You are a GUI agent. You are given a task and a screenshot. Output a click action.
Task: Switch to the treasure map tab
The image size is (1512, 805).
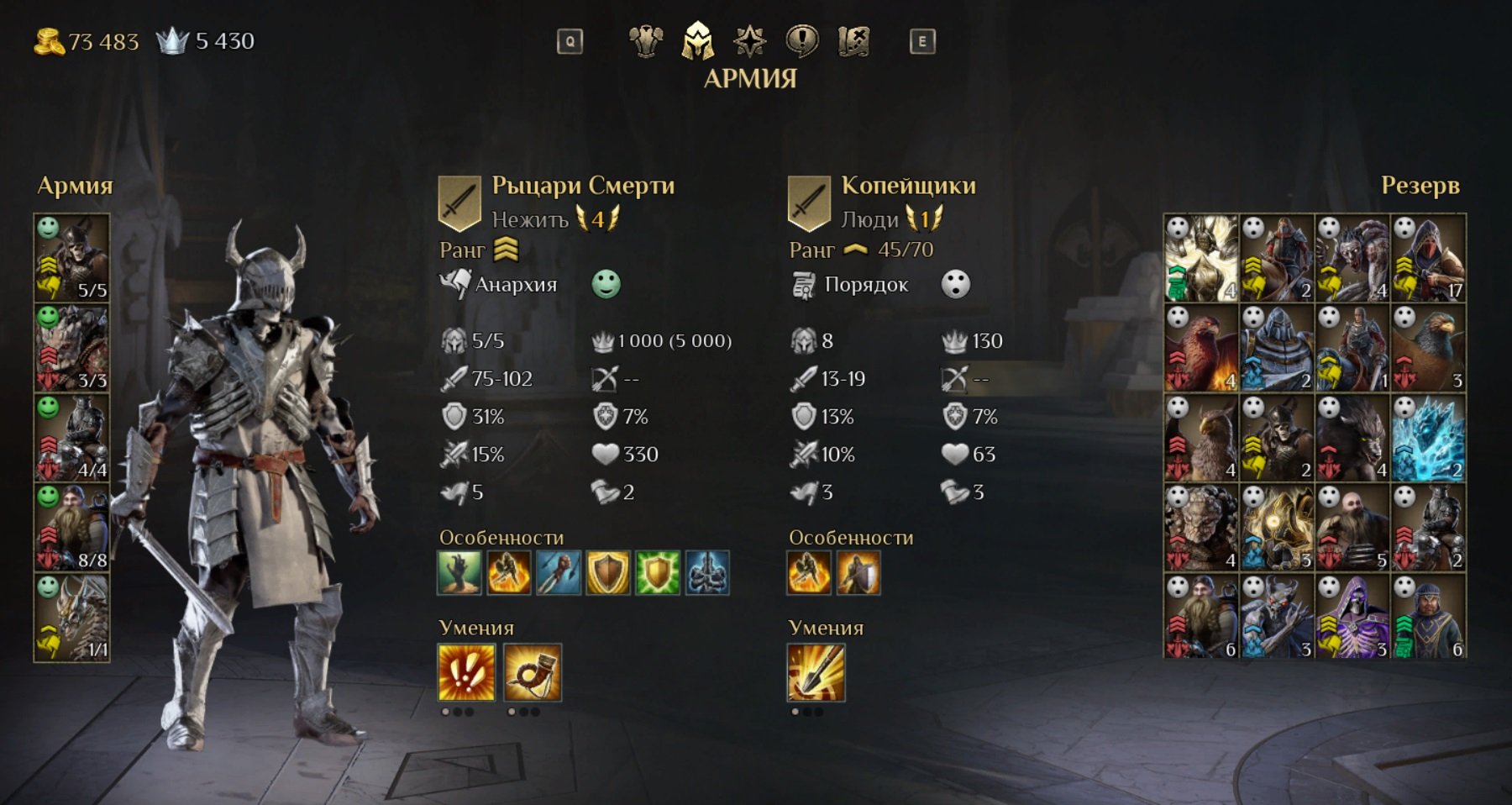[853, 40]
